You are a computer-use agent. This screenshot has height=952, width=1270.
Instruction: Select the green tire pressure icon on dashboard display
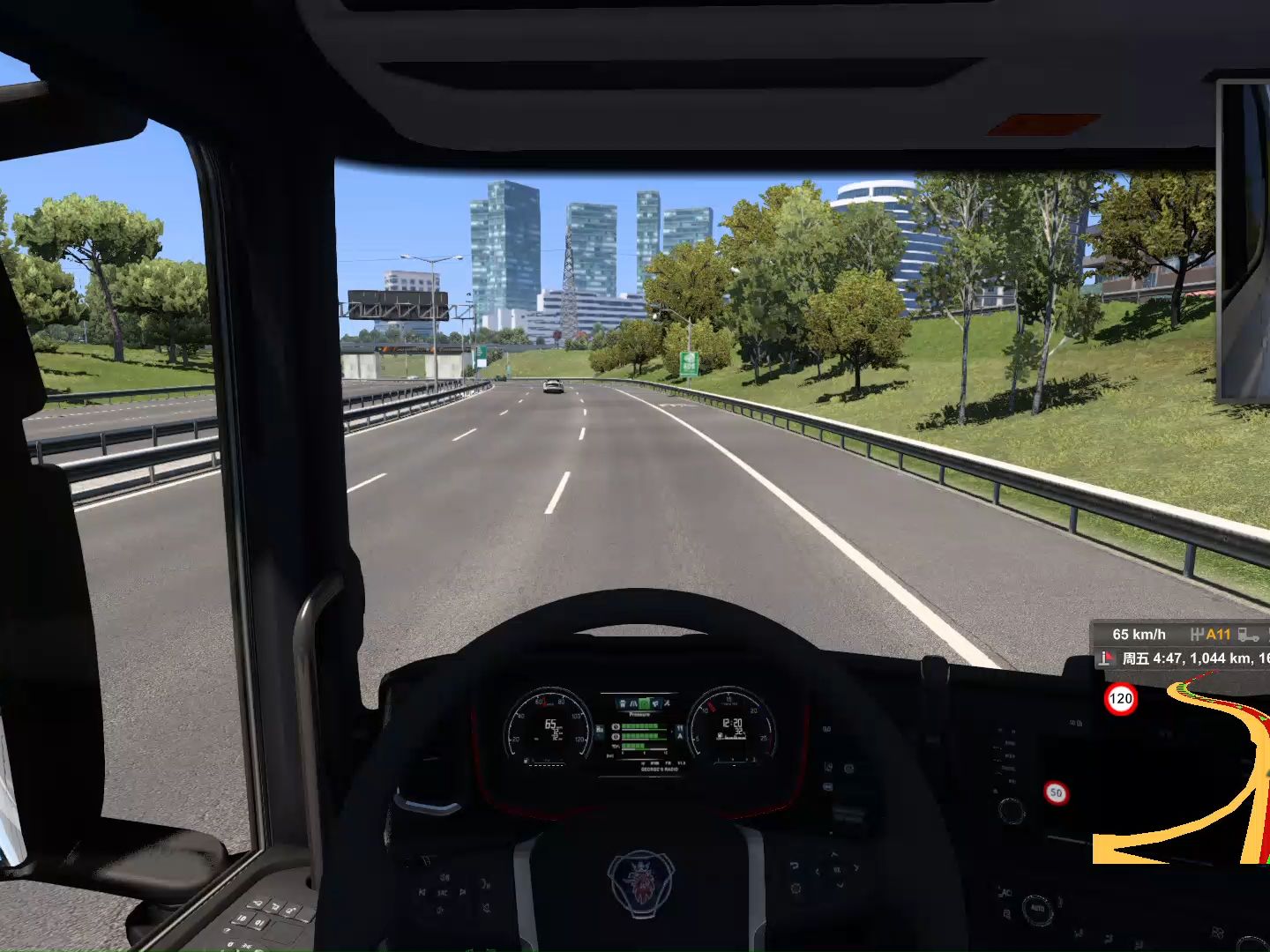(x=644, y=703)
